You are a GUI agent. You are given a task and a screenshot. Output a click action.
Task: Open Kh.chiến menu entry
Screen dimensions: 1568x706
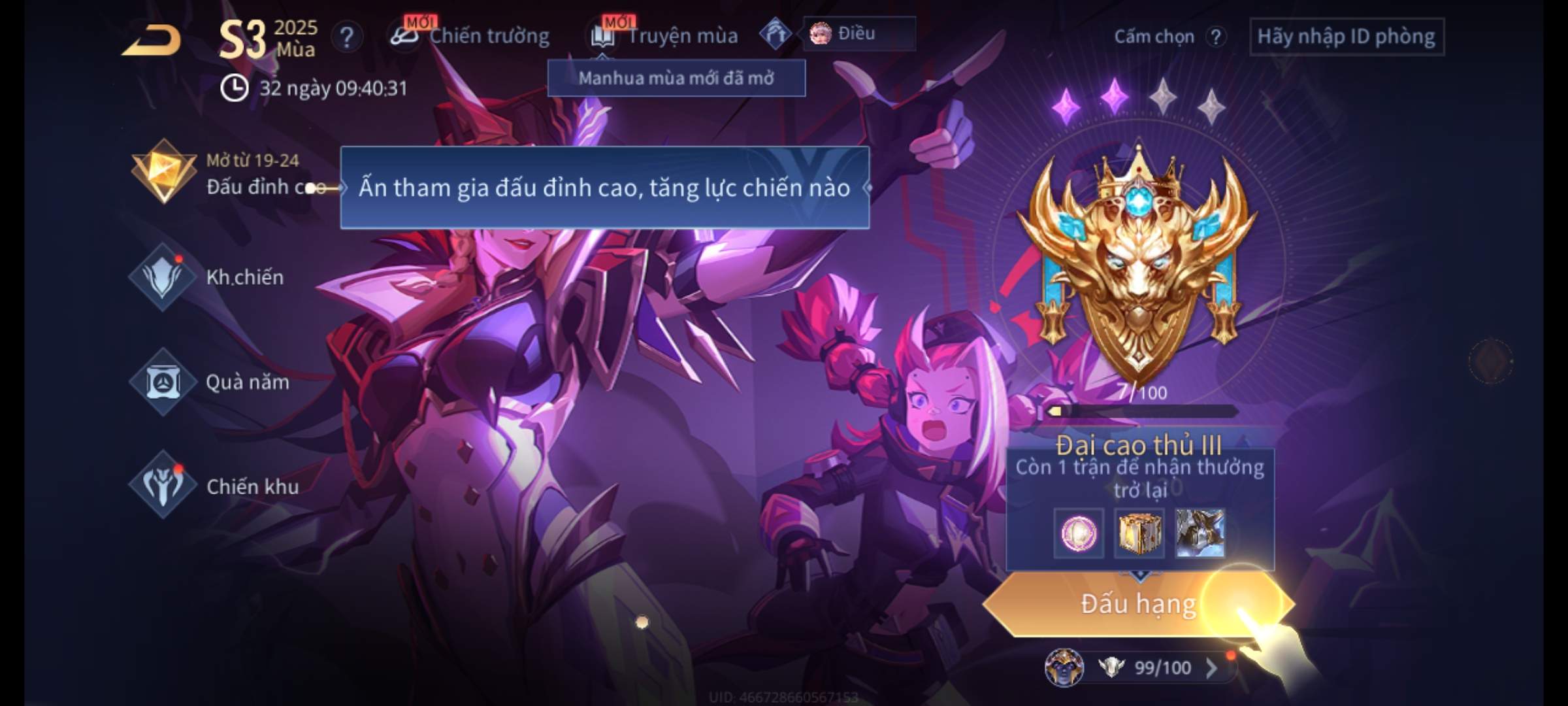pyautogui.click(x=163, y=277)
